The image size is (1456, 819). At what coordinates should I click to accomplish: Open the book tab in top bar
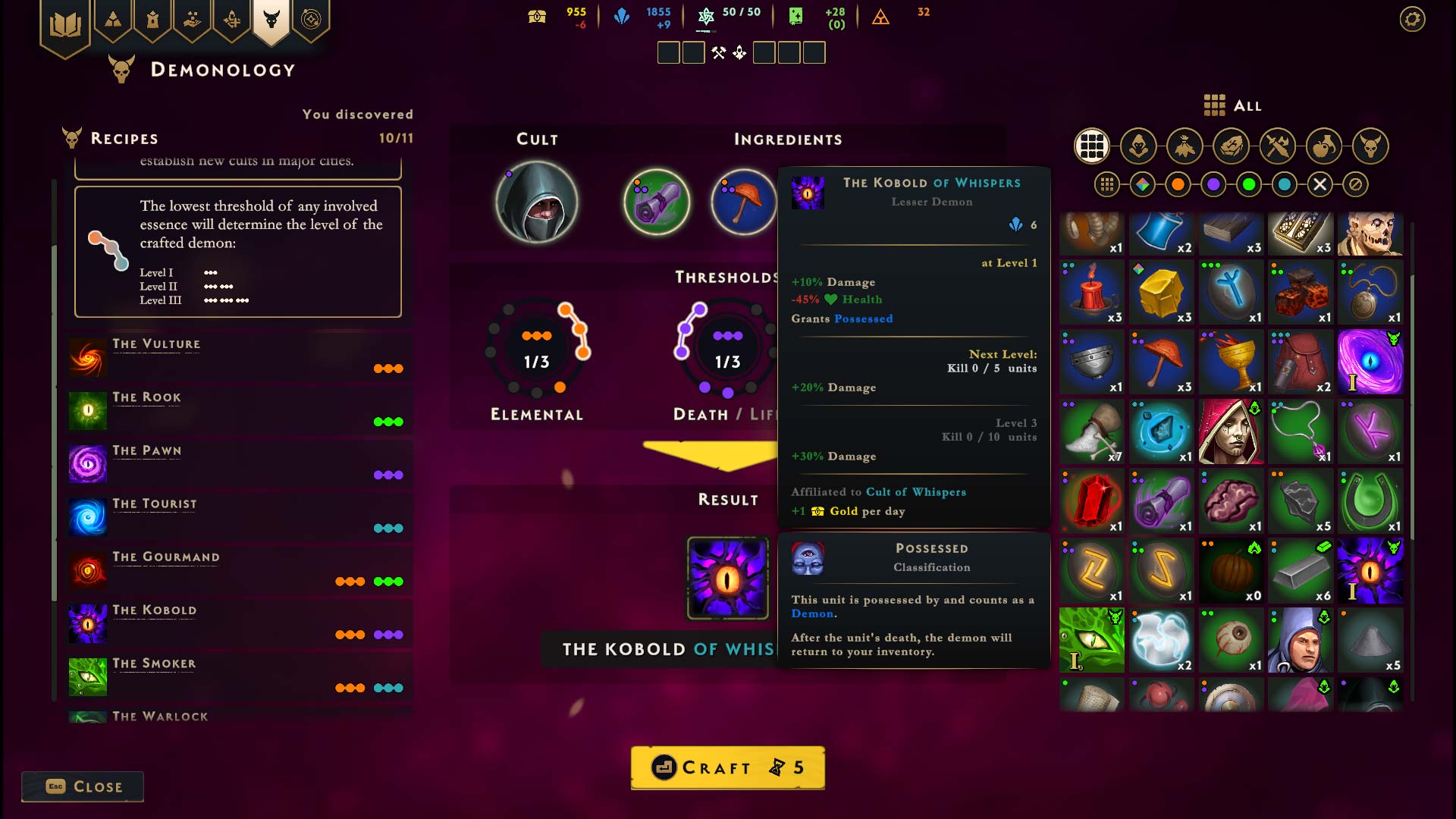pyautogui.click(x=65, y=26)
